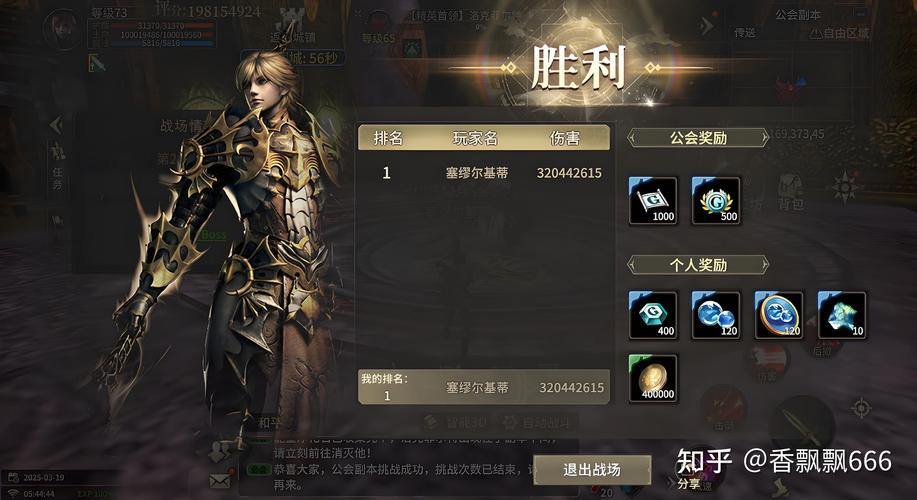The image size is (917, 500).
Task: Select the green G reward showing 400
Action: [653, 315]
